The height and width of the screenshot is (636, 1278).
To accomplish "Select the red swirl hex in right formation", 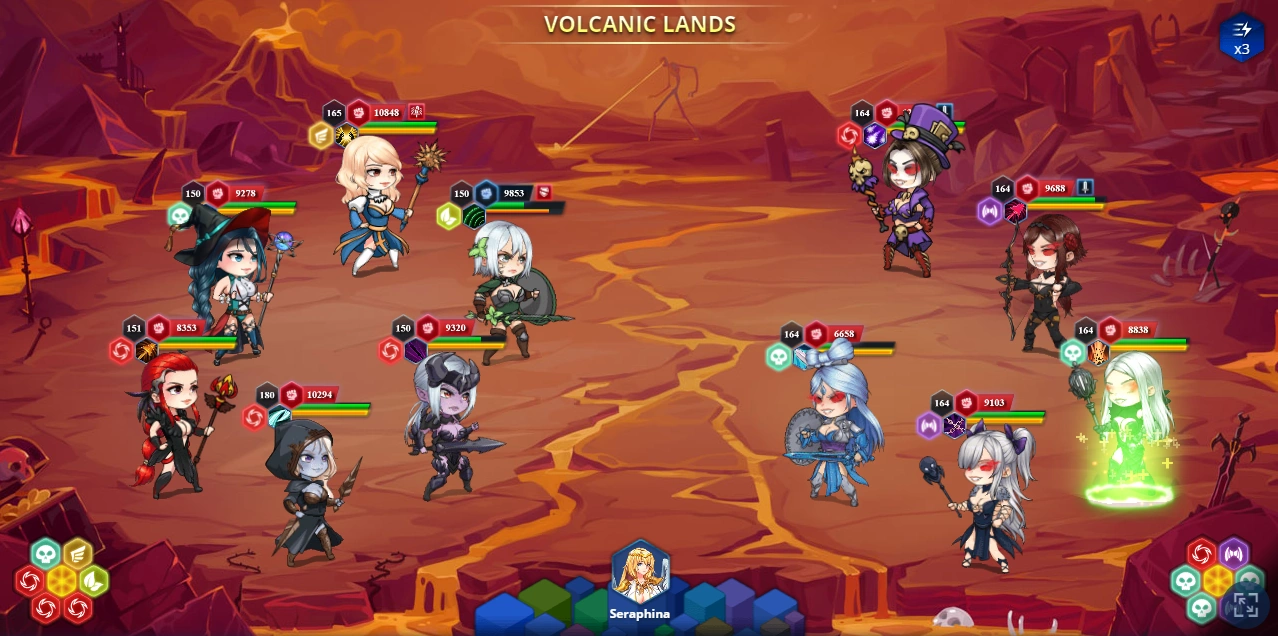I will click(1202, 554).
